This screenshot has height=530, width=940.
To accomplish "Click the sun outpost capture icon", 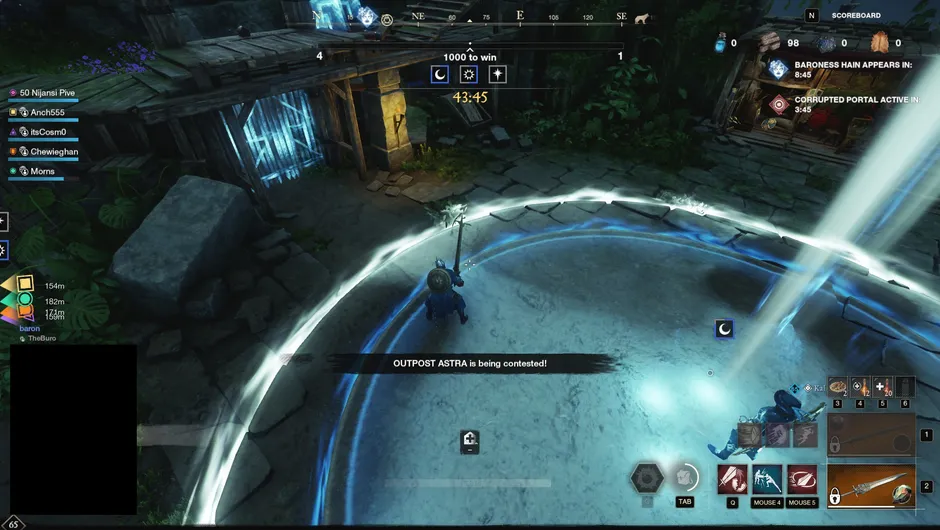I will click(469, 74).
